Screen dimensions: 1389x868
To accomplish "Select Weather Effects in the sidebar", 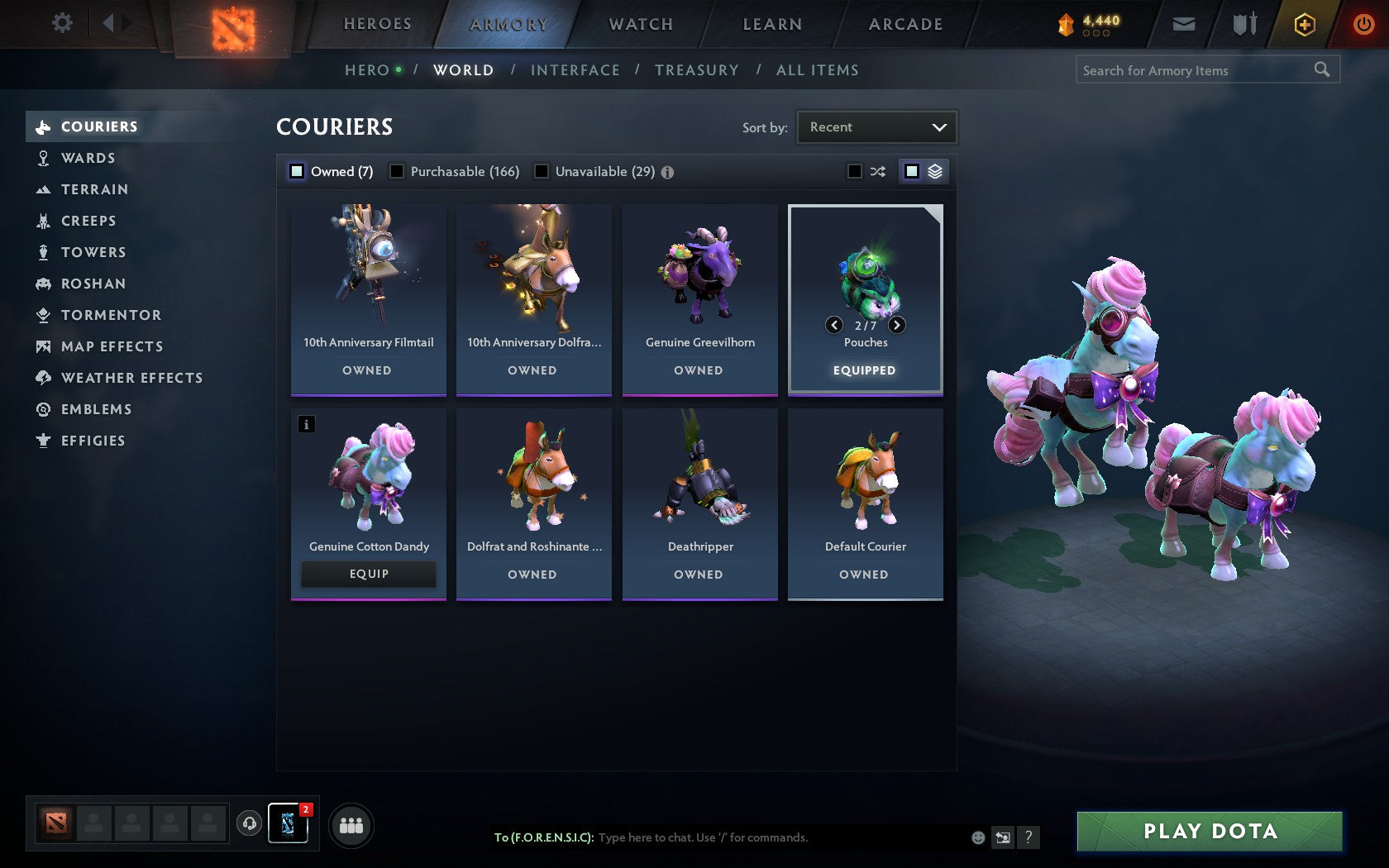I will point(131,378).
